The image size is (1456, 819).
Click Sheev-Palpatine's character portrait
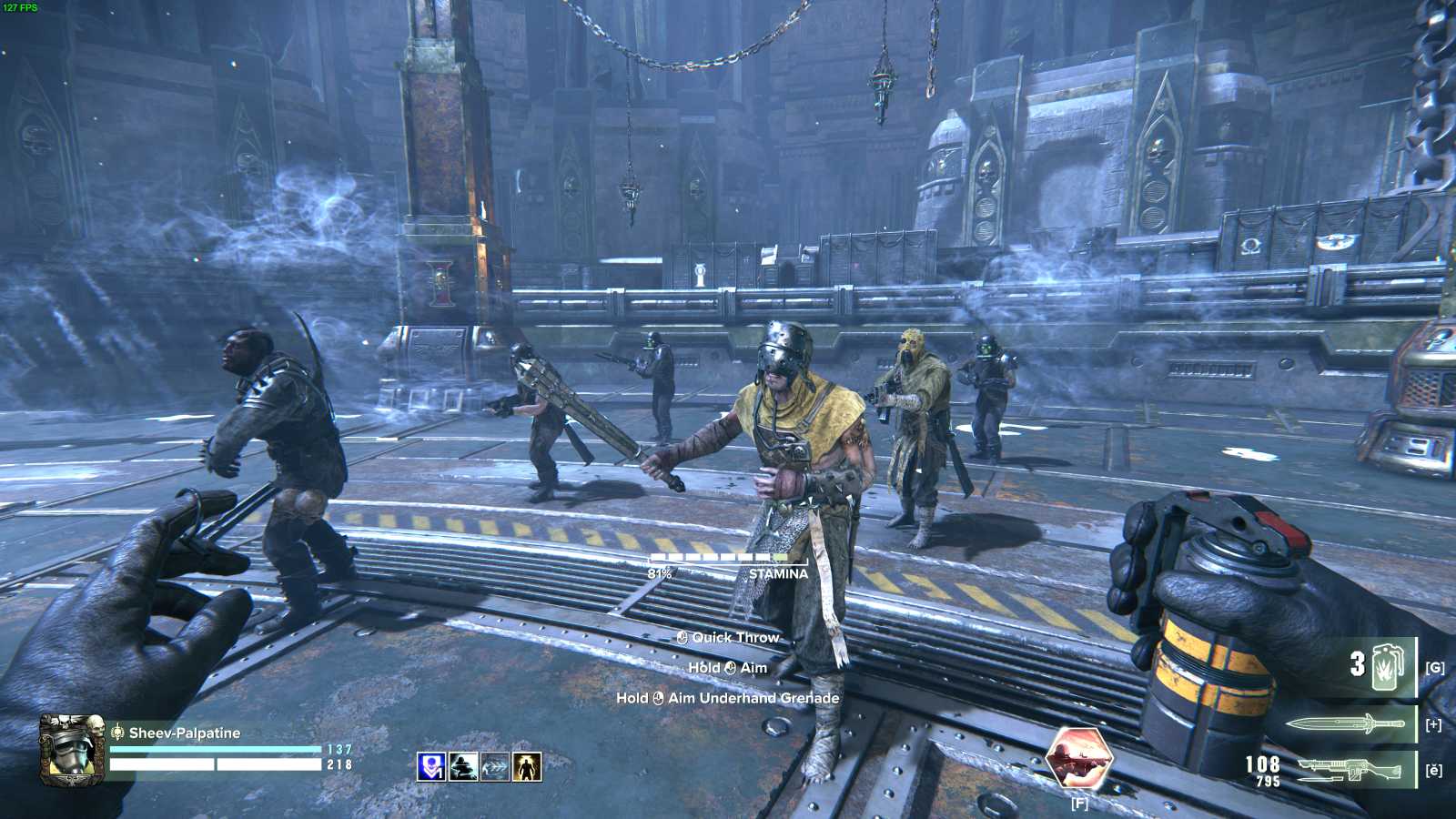pos(70,750)
